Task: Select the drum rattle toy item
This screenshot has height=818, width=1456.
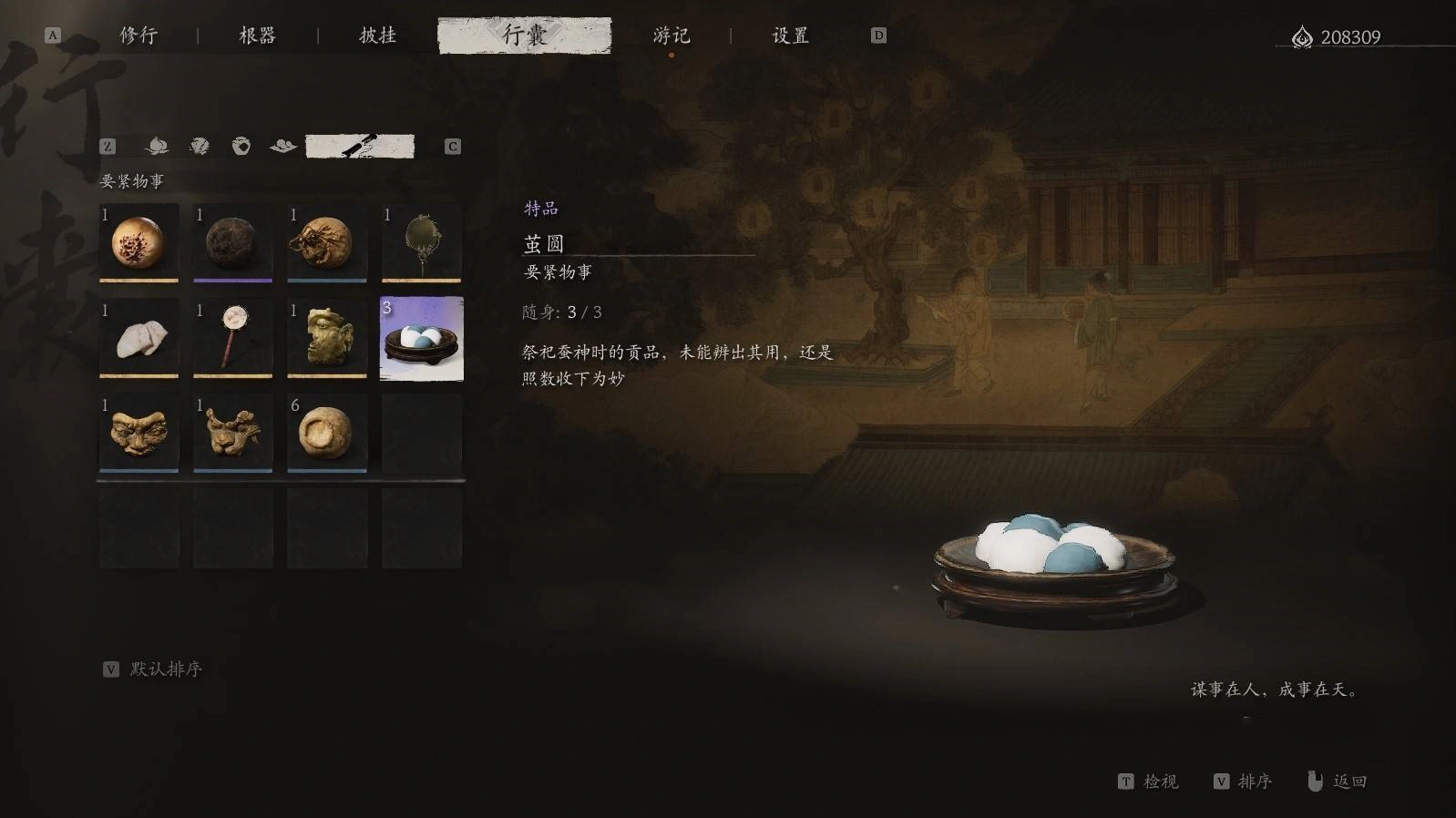Action: point(232,339)
